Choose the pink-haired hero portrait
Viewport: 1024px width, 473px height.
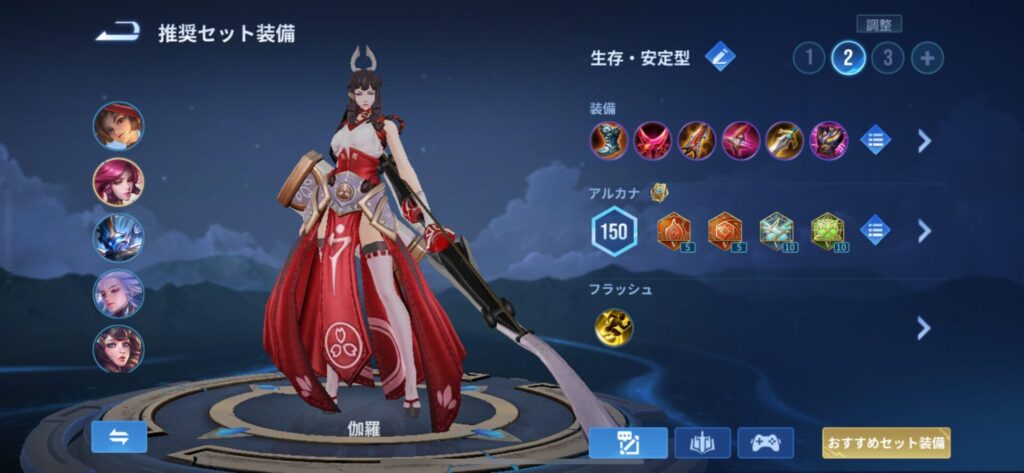tap(119, 181)
